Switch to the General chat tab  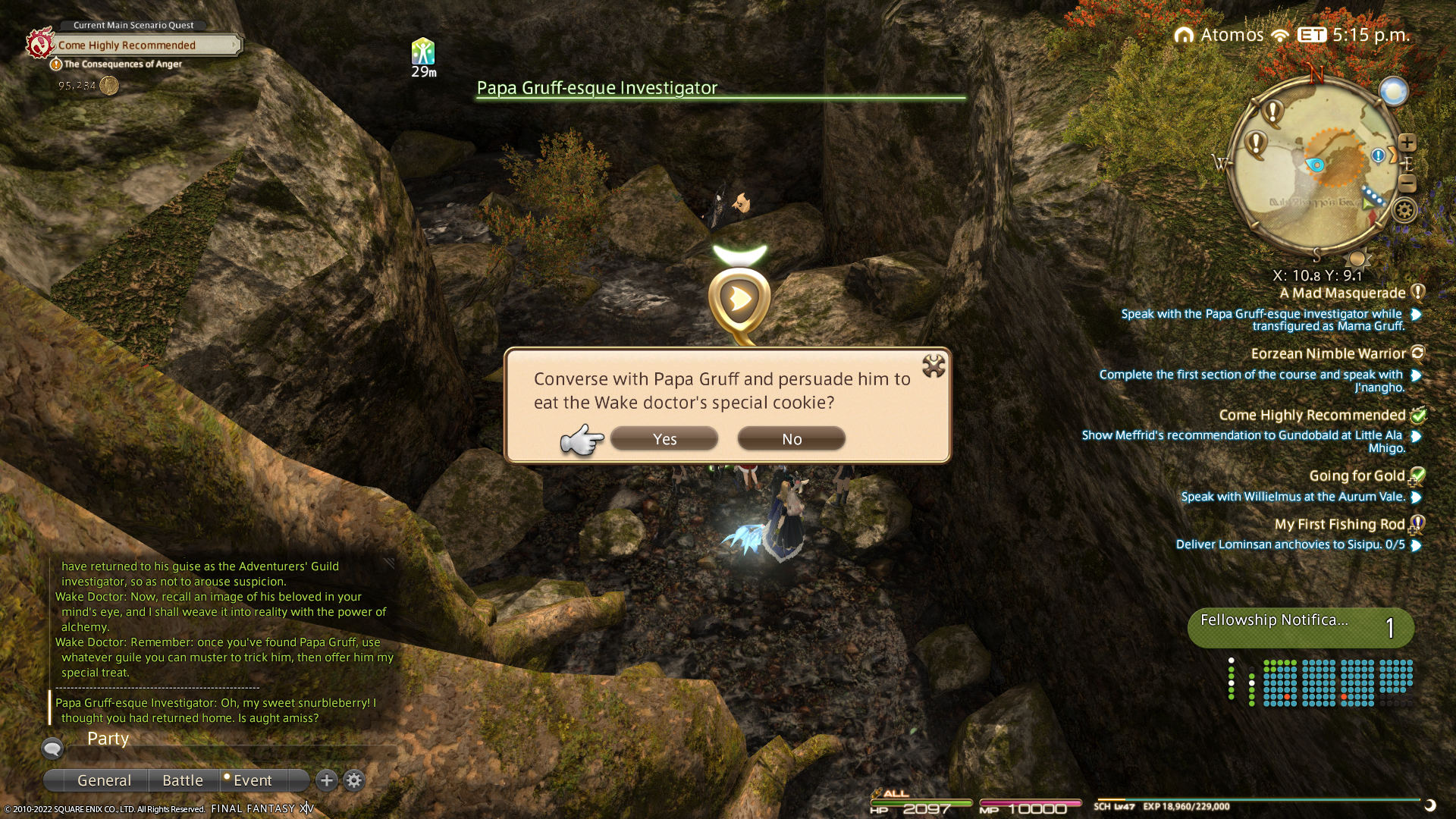104,780
